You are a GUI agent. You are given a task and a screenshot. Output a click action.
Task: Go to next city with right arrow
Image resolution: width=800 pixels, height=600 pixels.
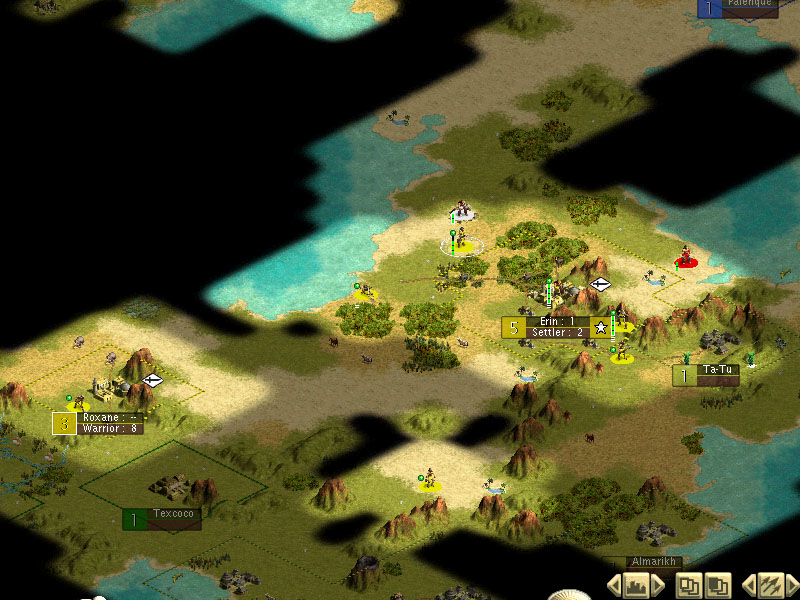pyautogui.click(x=657, y=585)
